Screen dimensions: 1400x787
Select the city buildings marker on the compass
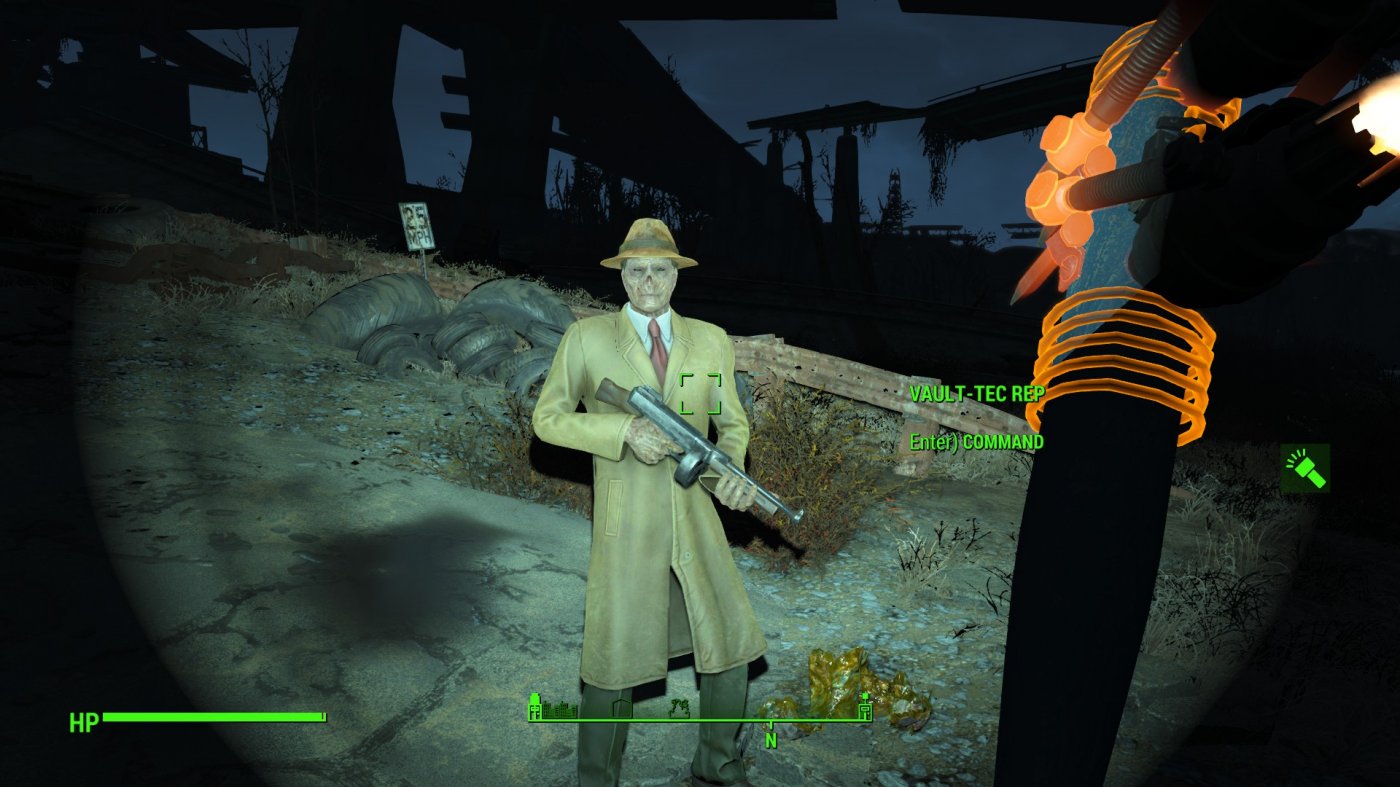558,710
